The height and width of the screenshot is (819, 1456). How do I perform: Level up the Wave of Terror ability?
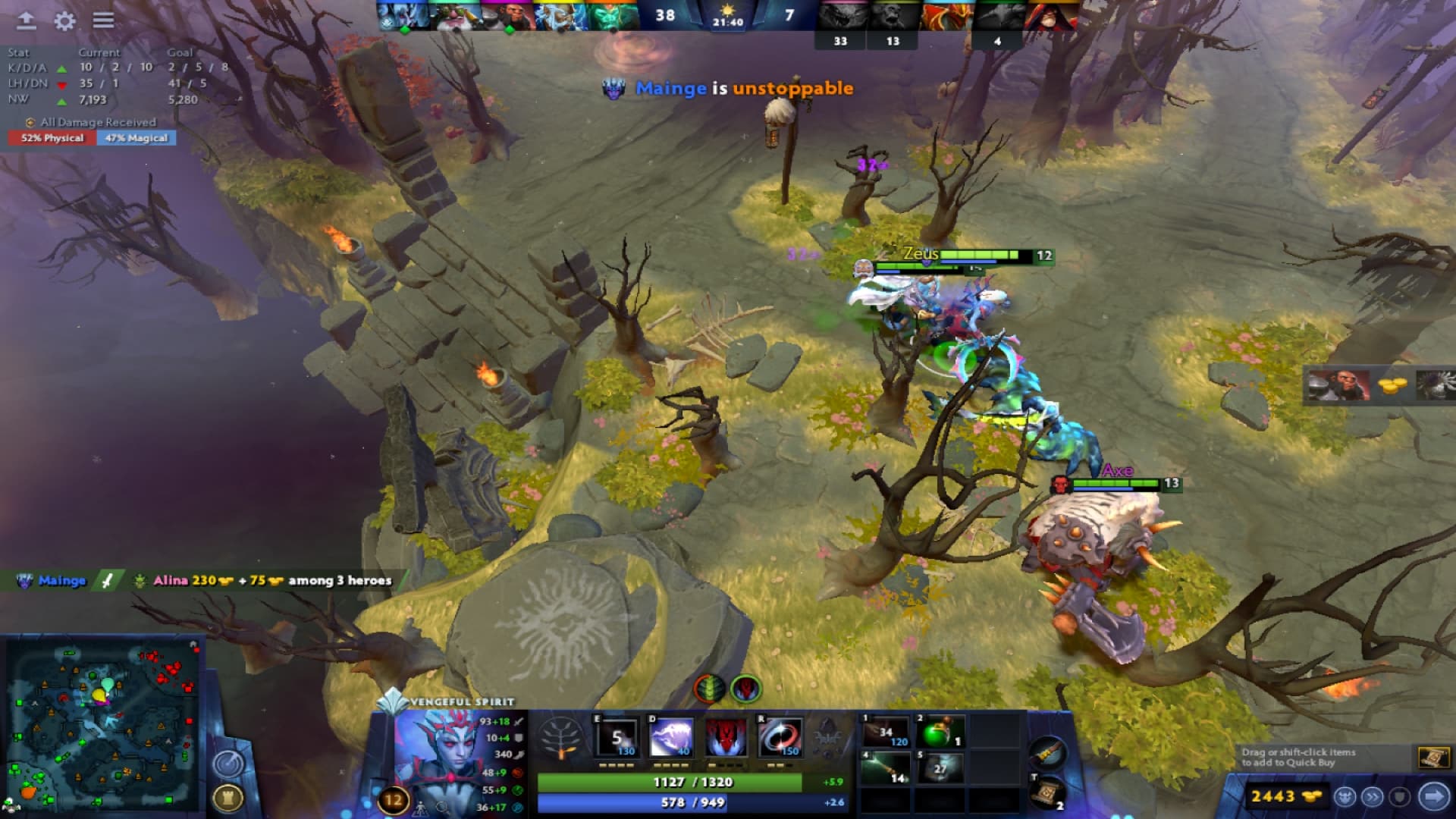671,736
